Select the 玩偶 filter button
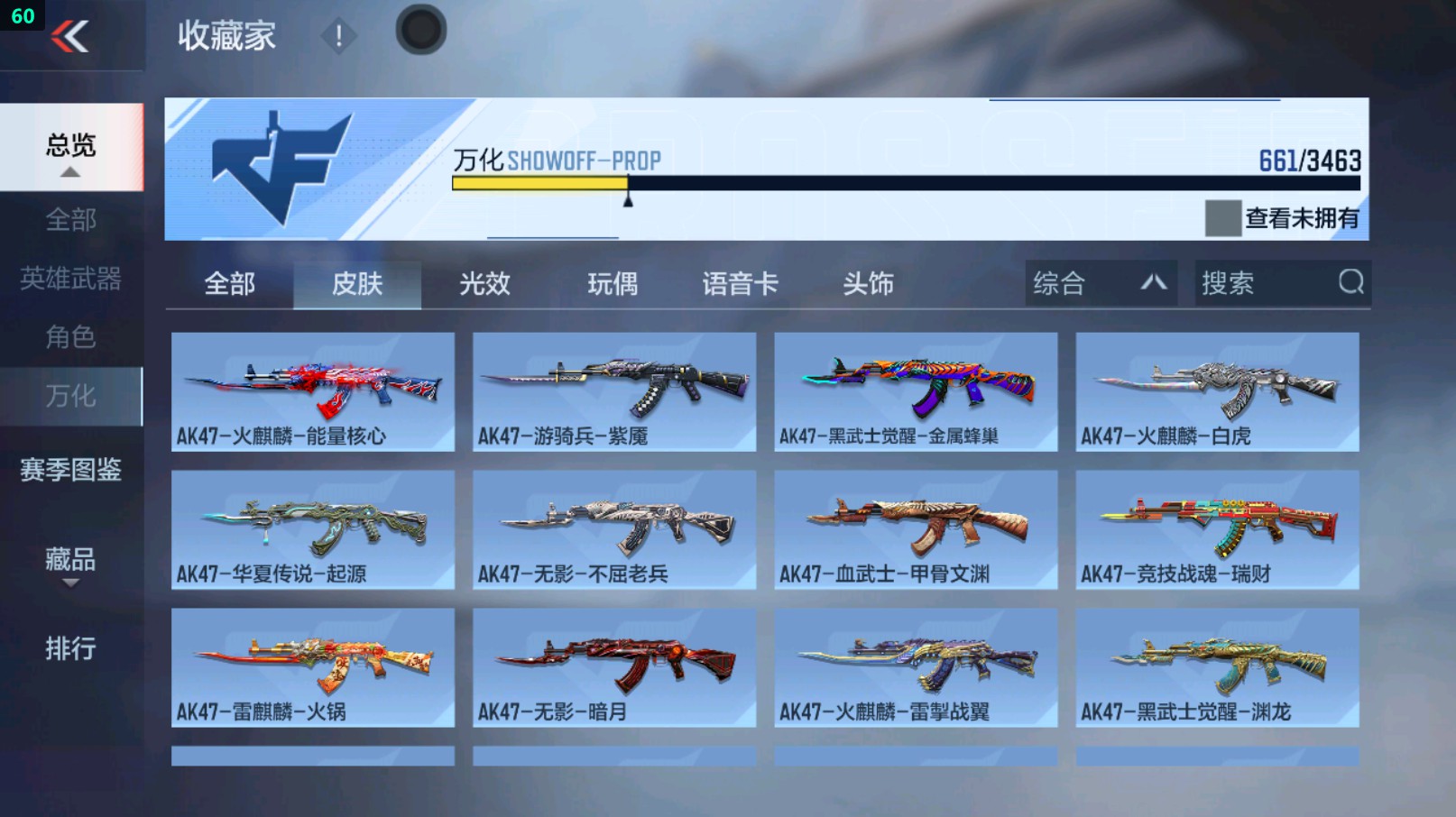Image resolution: width=1456 pixels, height=817 pixels. click(612, 283)
